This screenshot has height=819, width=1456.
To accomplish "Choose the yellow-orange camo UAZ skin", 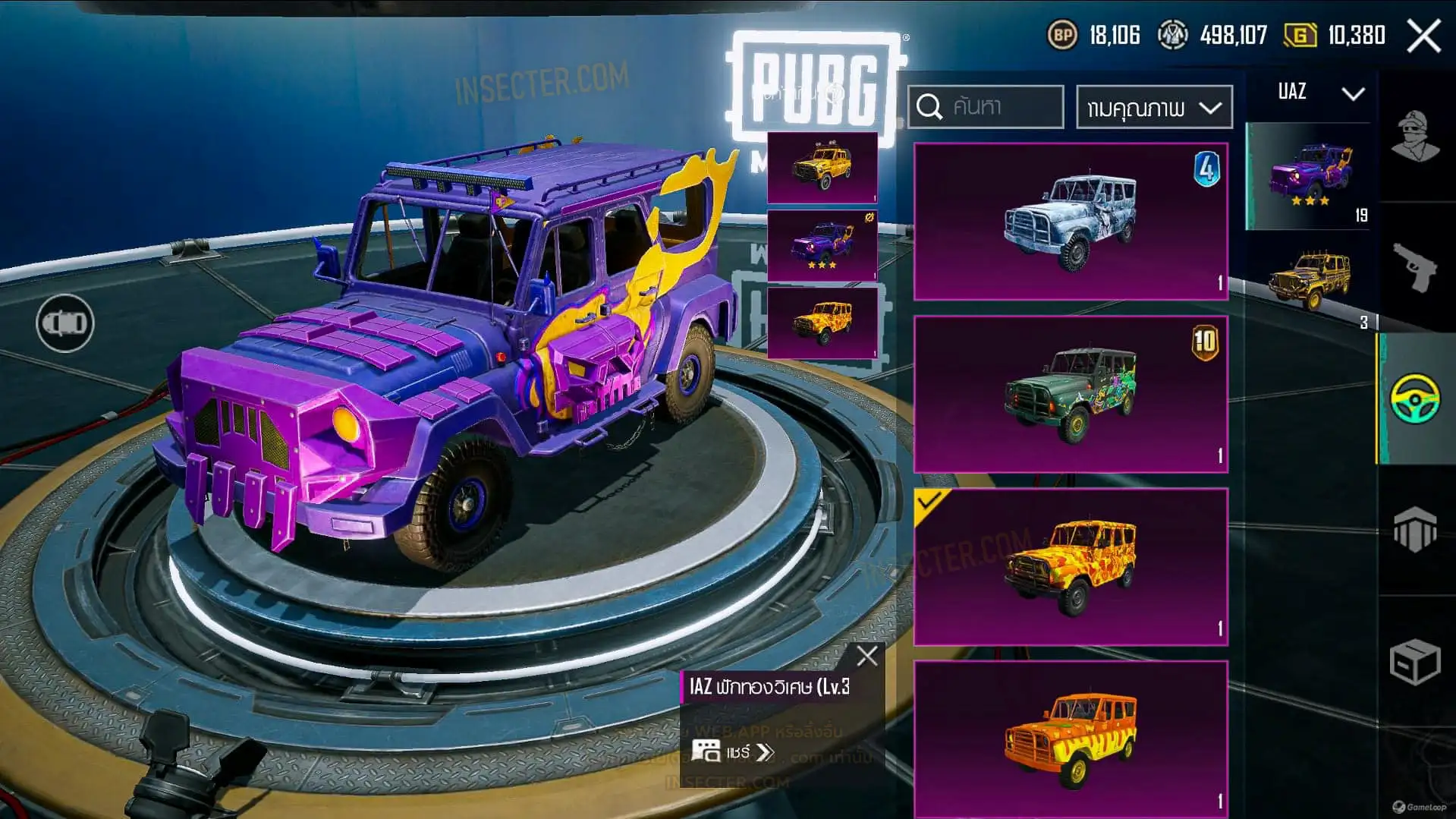I will [x=1070, y=567].
